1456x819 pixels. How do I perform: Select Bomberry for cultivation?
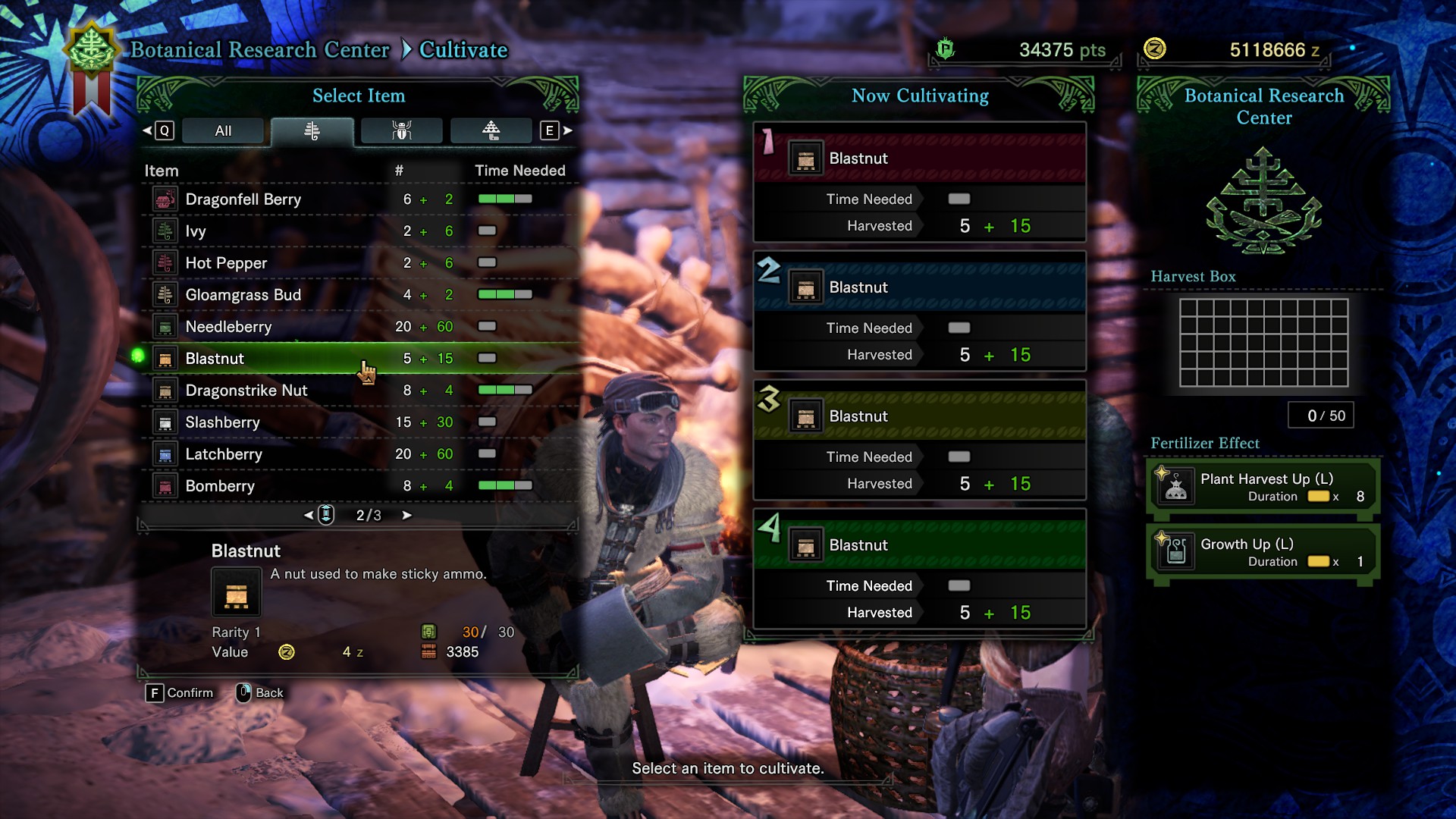coord(220,486)
